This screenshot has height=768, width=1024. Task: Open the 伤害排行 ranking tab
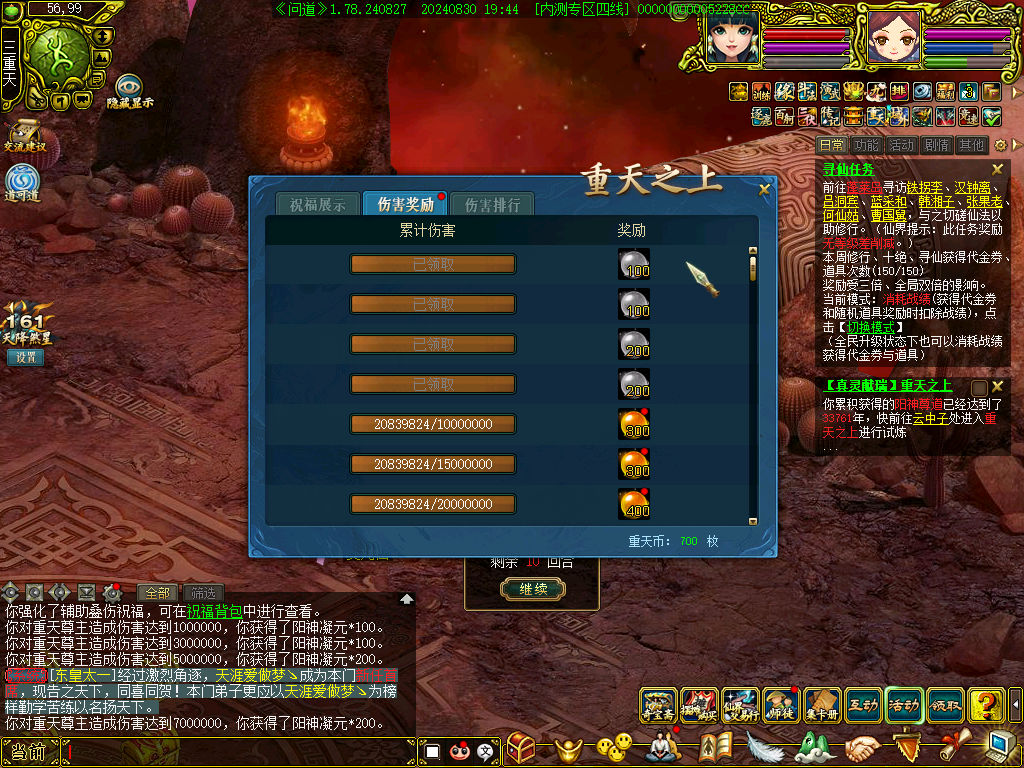(x=492, y=205)
